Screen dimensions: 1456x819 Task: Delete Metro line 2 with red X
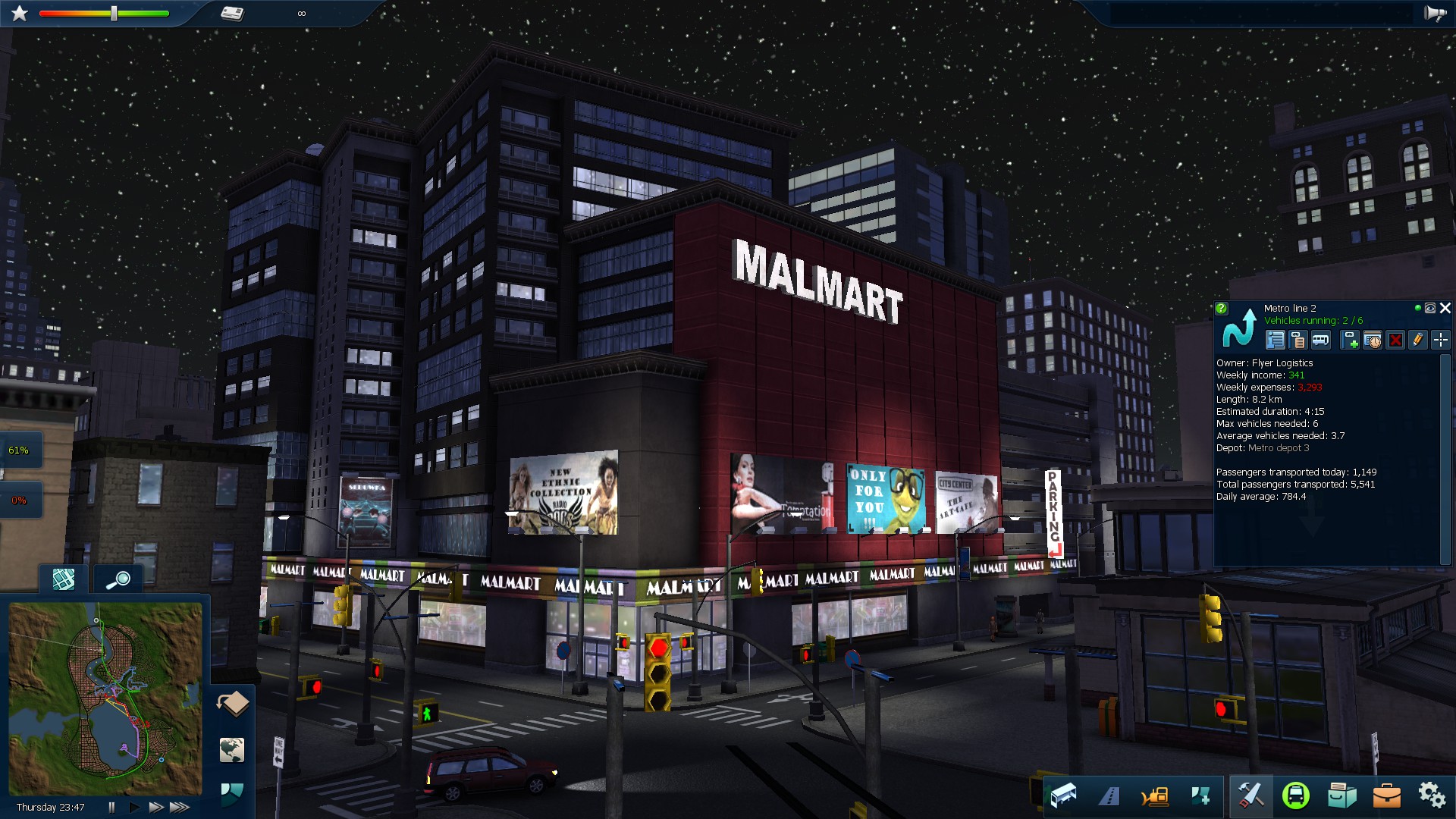coord(1396,341)
